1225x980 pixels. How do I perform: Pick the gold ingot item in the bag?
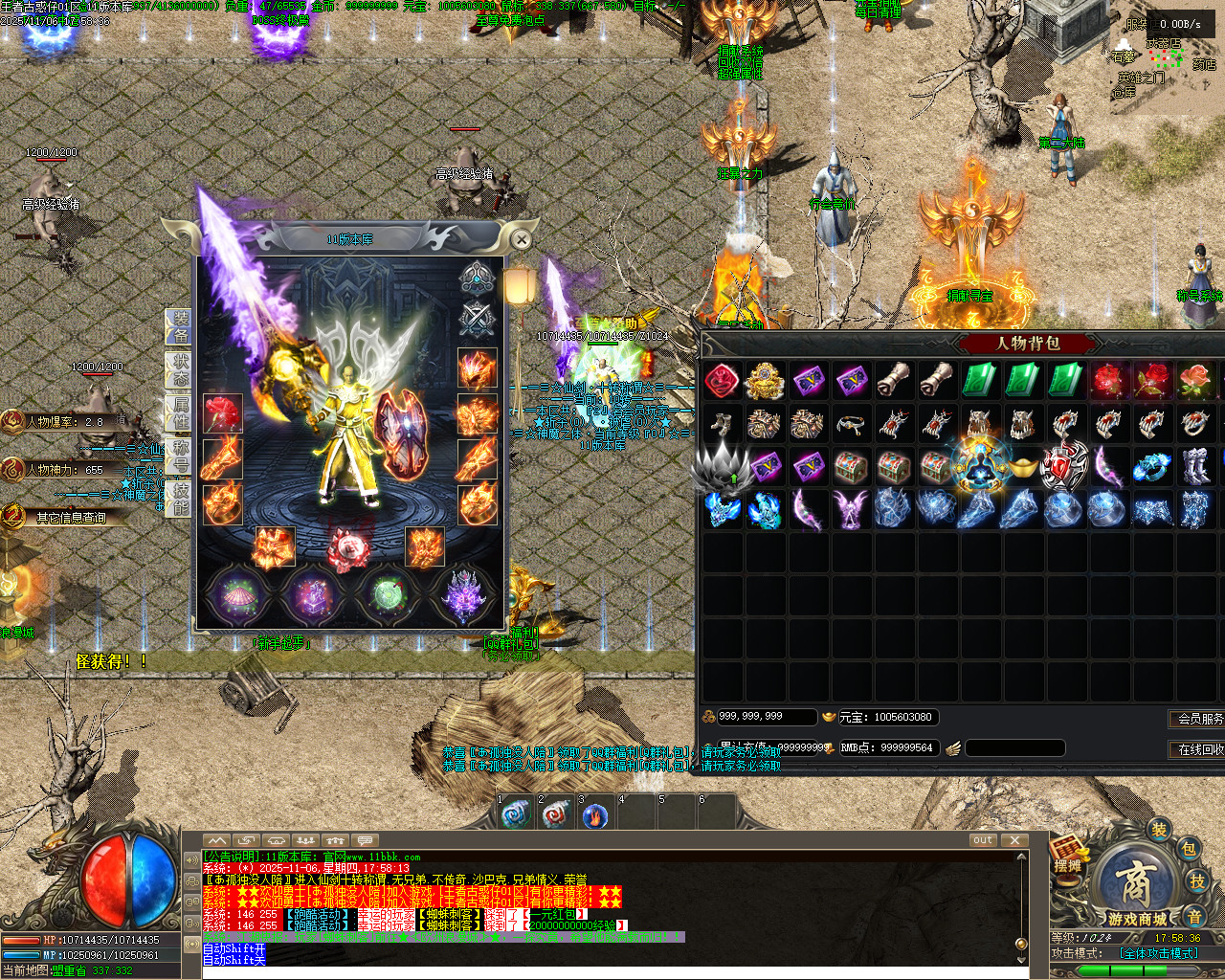point(1022,468)
